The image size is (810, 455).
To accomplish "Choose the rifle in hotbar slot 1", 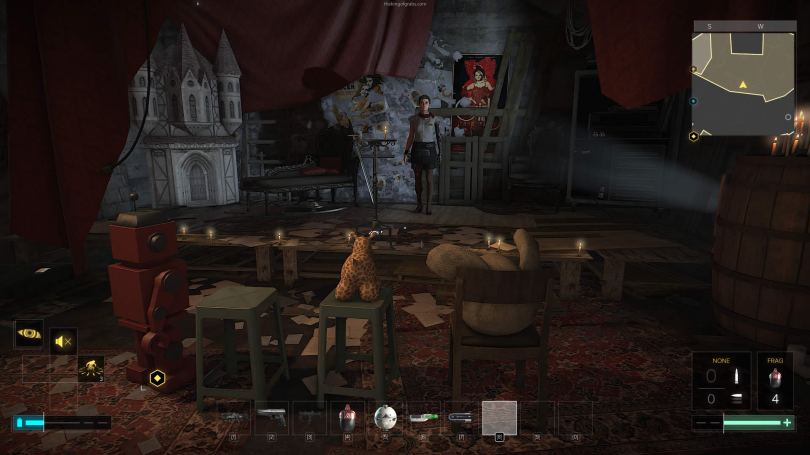I will [x=232, y=417].
